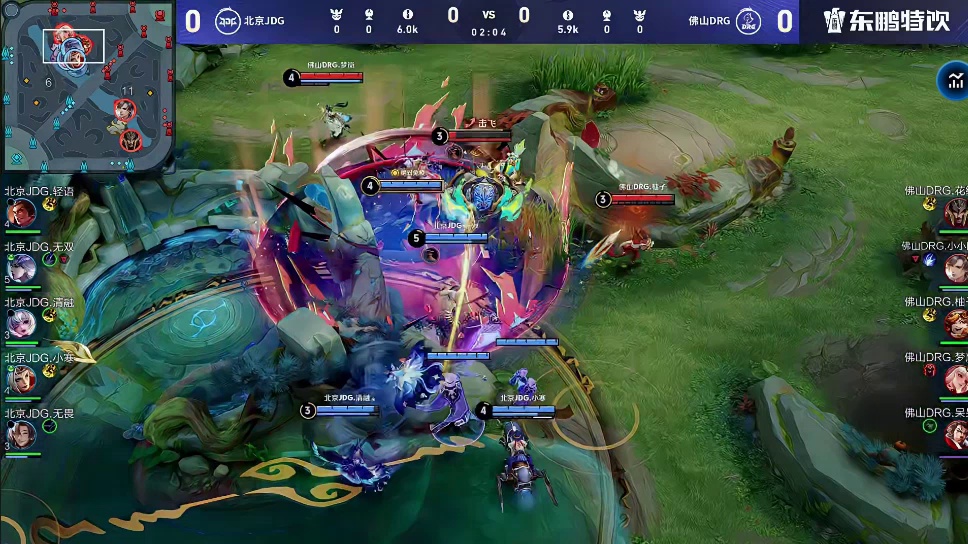Pick the 佛山DRG.柚 player portrait

955,323
